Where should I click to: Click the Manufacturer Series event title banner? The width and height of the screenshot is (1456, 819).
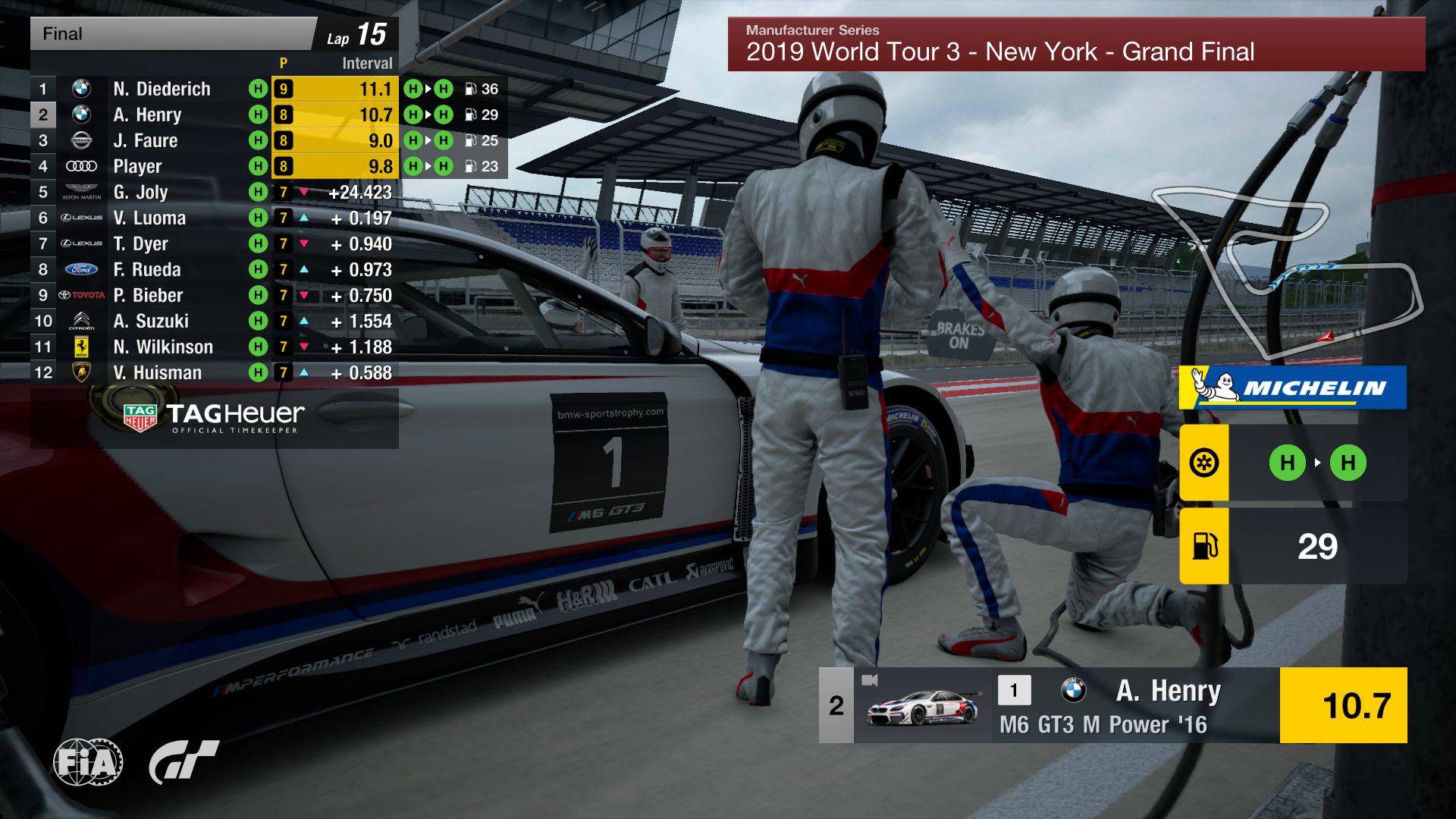[1075, 44]
